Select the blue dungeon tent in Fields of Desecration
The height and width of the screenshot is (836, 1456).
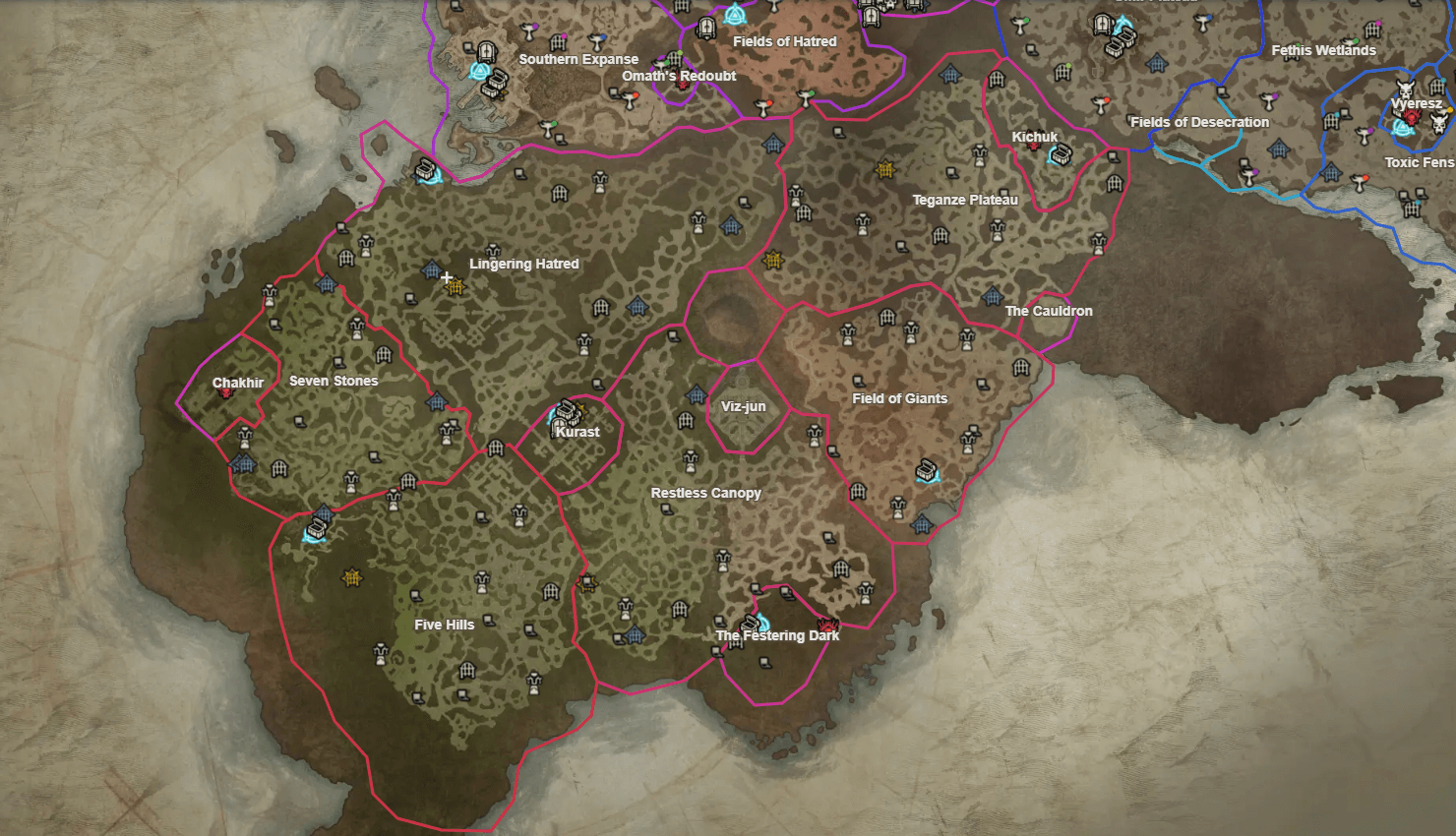click(x=1280, y=149)
